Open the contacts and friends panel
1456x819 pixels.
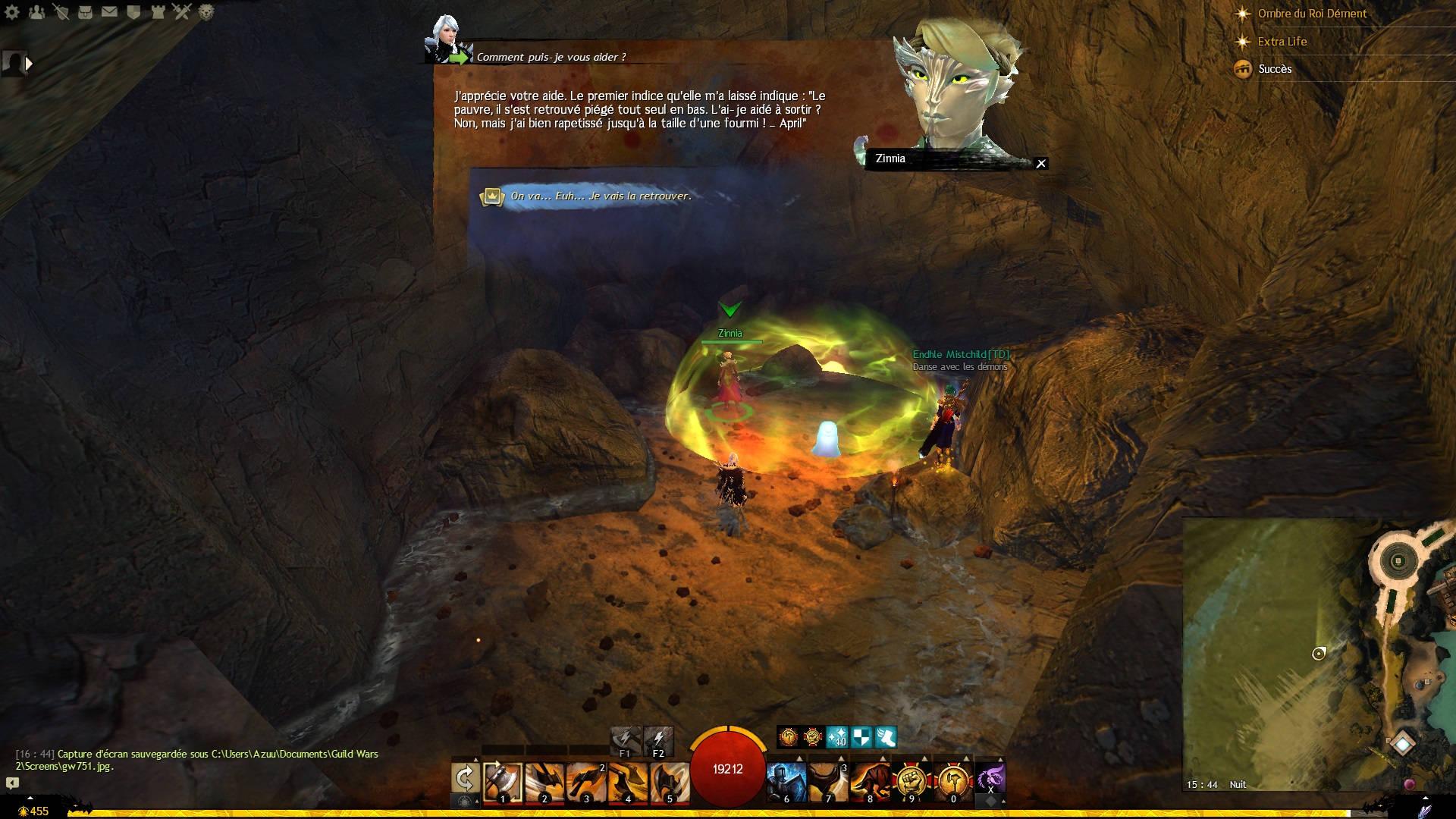coord(36,12)
